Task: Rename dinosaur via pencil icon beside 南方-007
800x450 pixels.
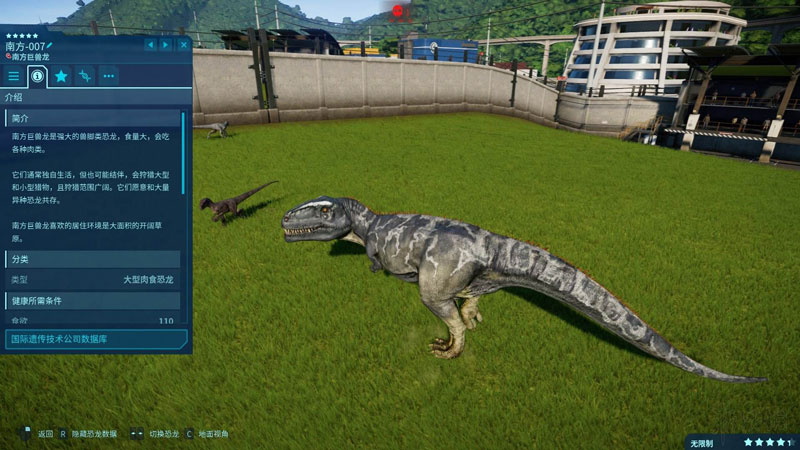Action: pos(49,46)
